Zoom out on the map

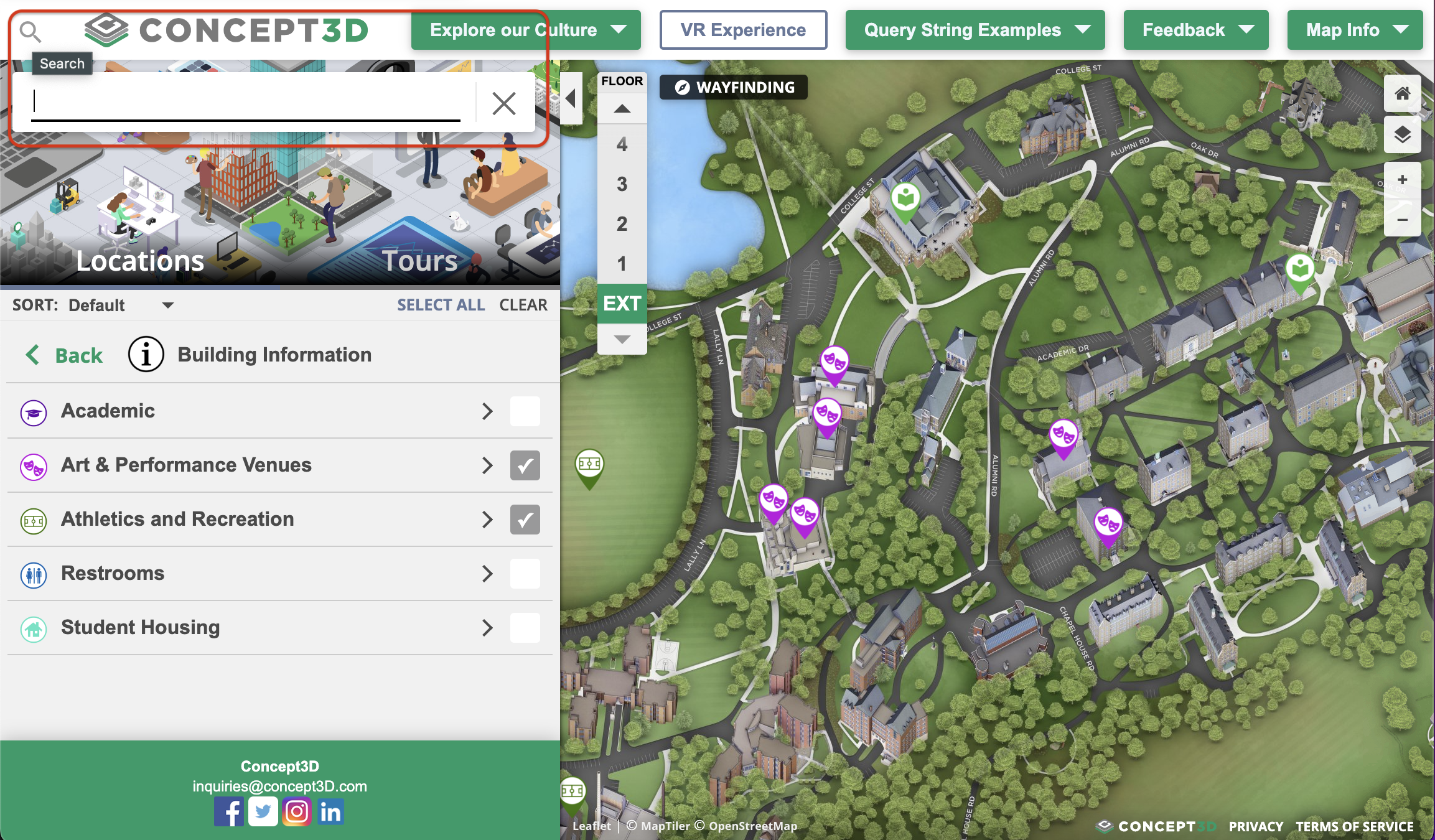tap(1402, 220)
